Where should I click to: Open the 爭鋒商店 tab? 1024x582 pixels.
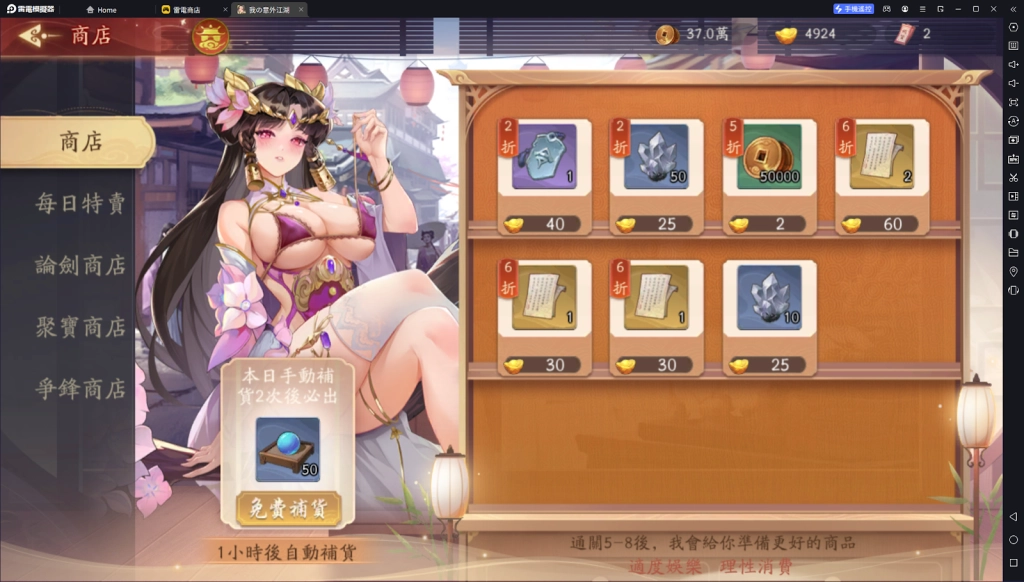[80, 388]
